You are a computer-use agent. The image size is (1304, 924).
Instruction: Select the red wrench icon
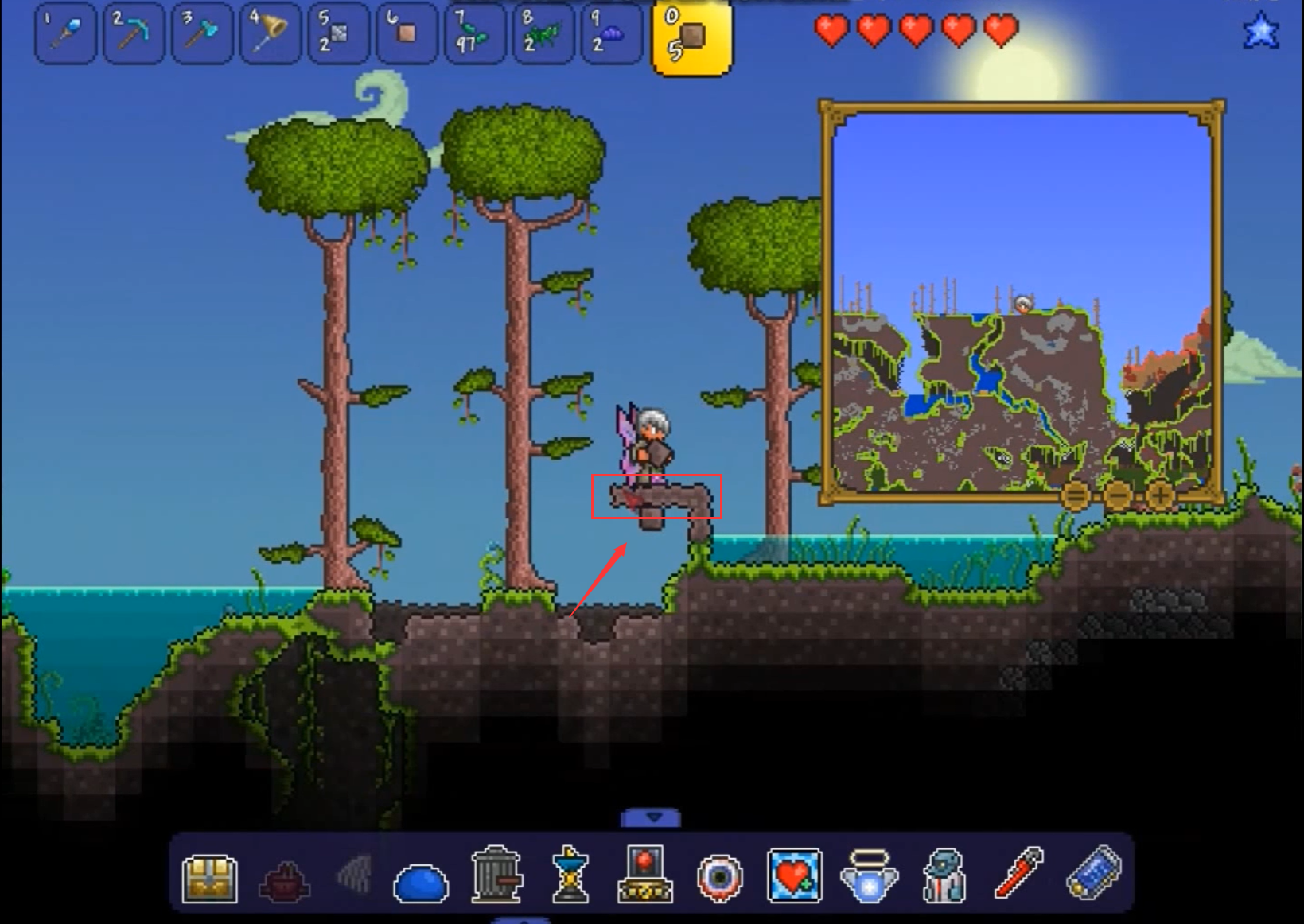(x=1019, y=874)
